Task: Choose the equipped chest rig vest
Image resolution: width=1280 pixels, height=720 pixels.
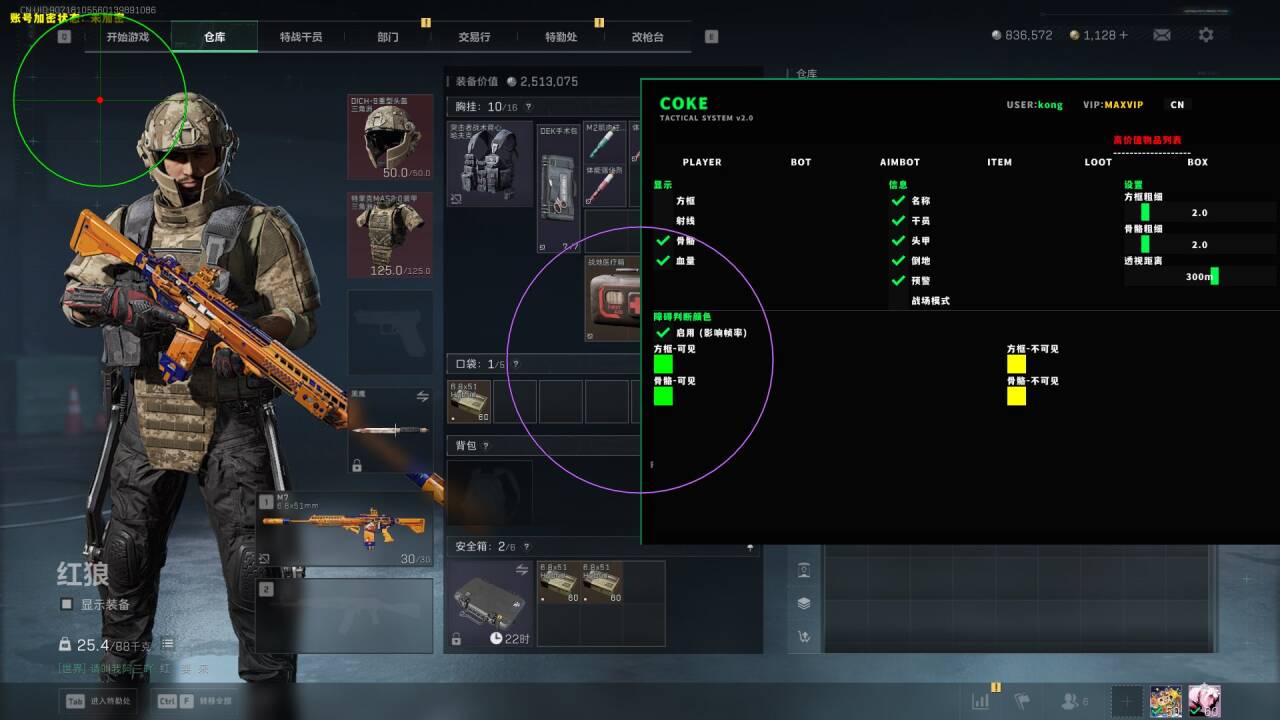Action: 490,163
